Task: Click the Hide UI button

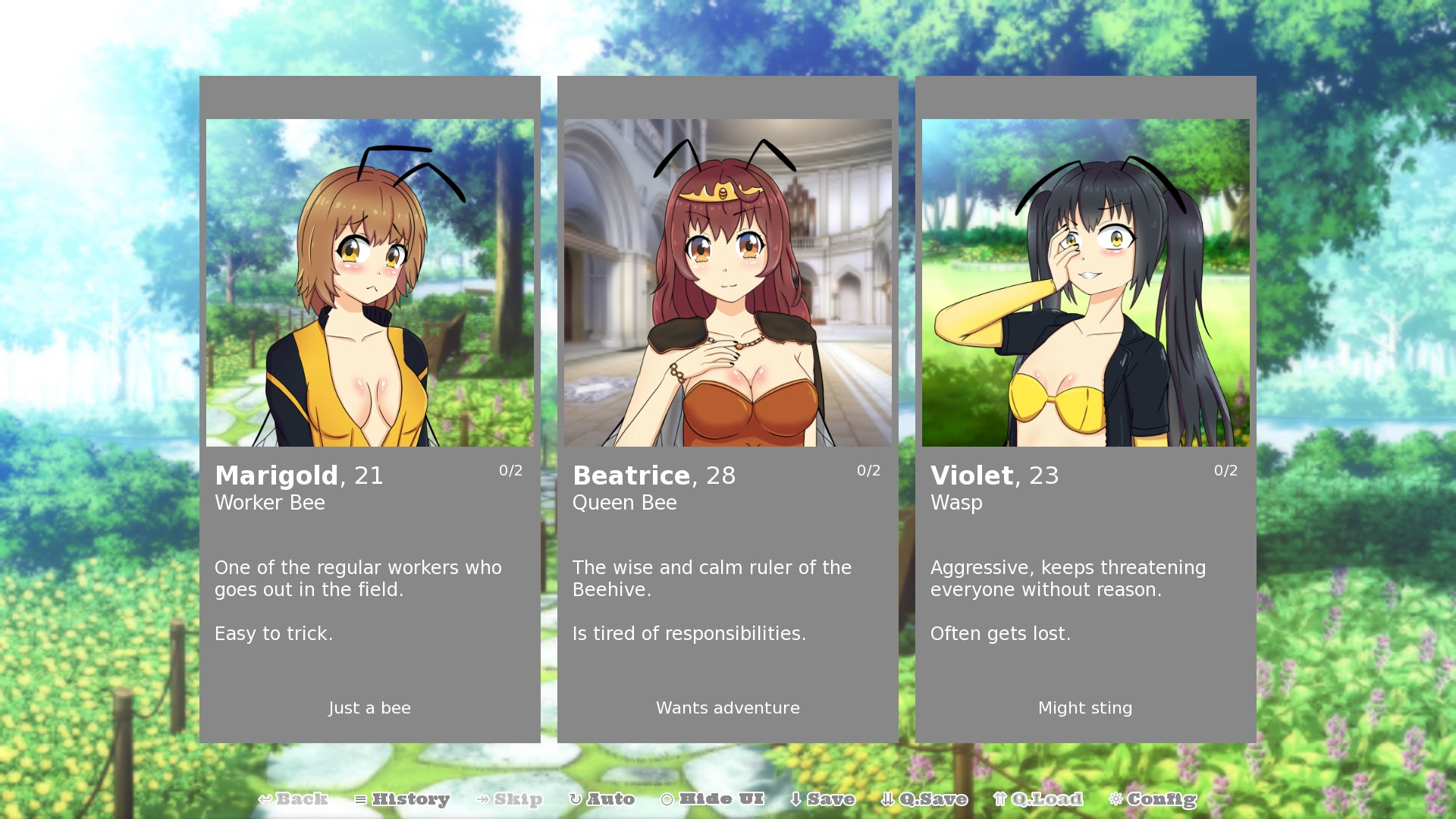Action: 713,799
